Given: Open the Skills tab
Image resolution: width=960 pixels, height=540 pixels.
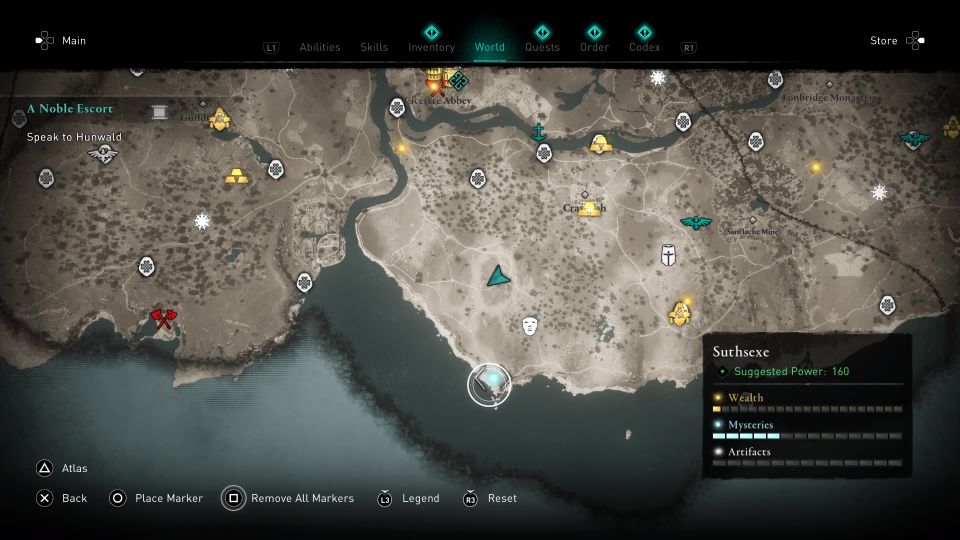Looking at the screenshot, I should 374,47.
